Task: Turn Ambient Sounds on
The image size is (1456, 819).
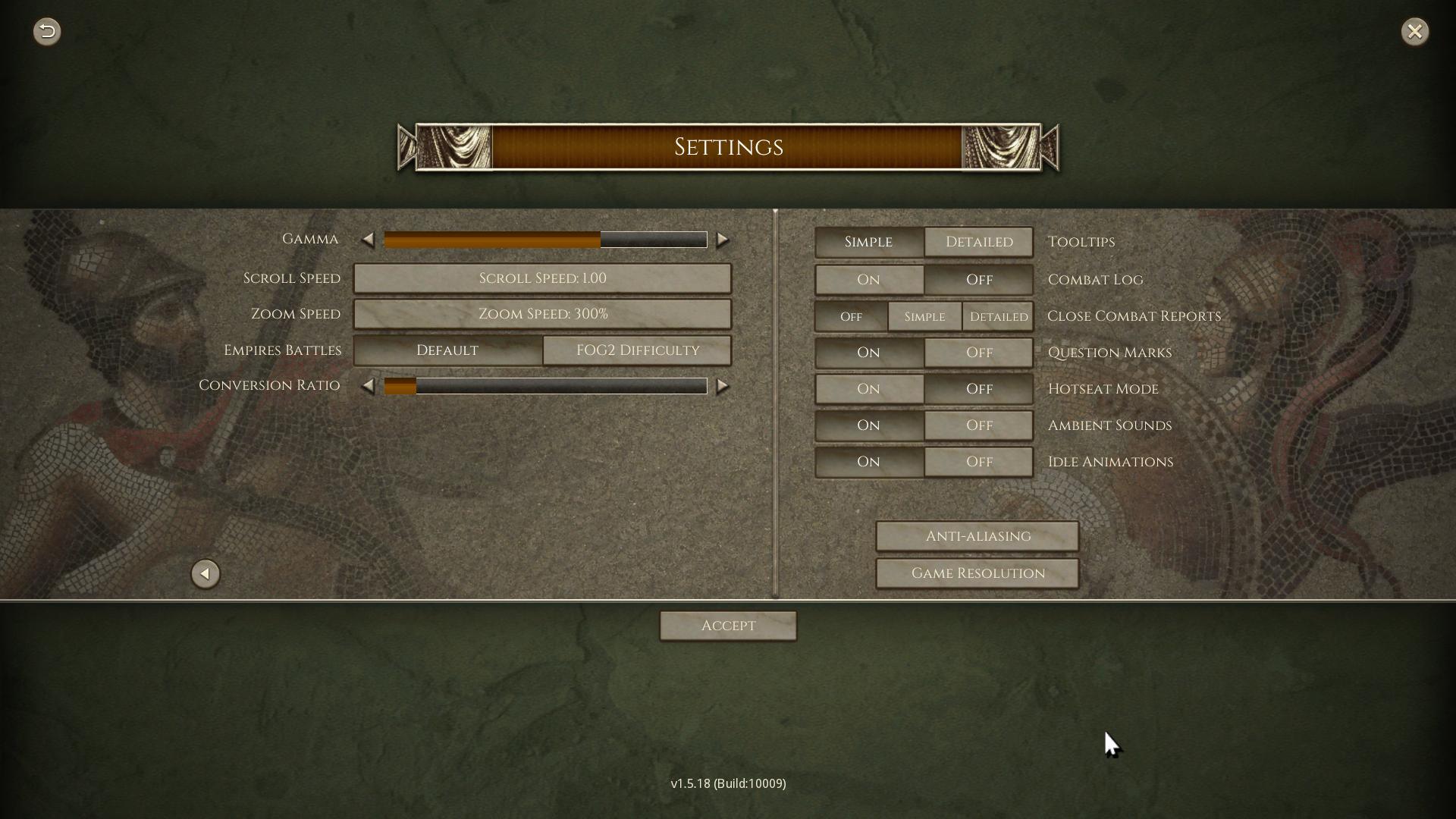Action: (x=869, y=425)
